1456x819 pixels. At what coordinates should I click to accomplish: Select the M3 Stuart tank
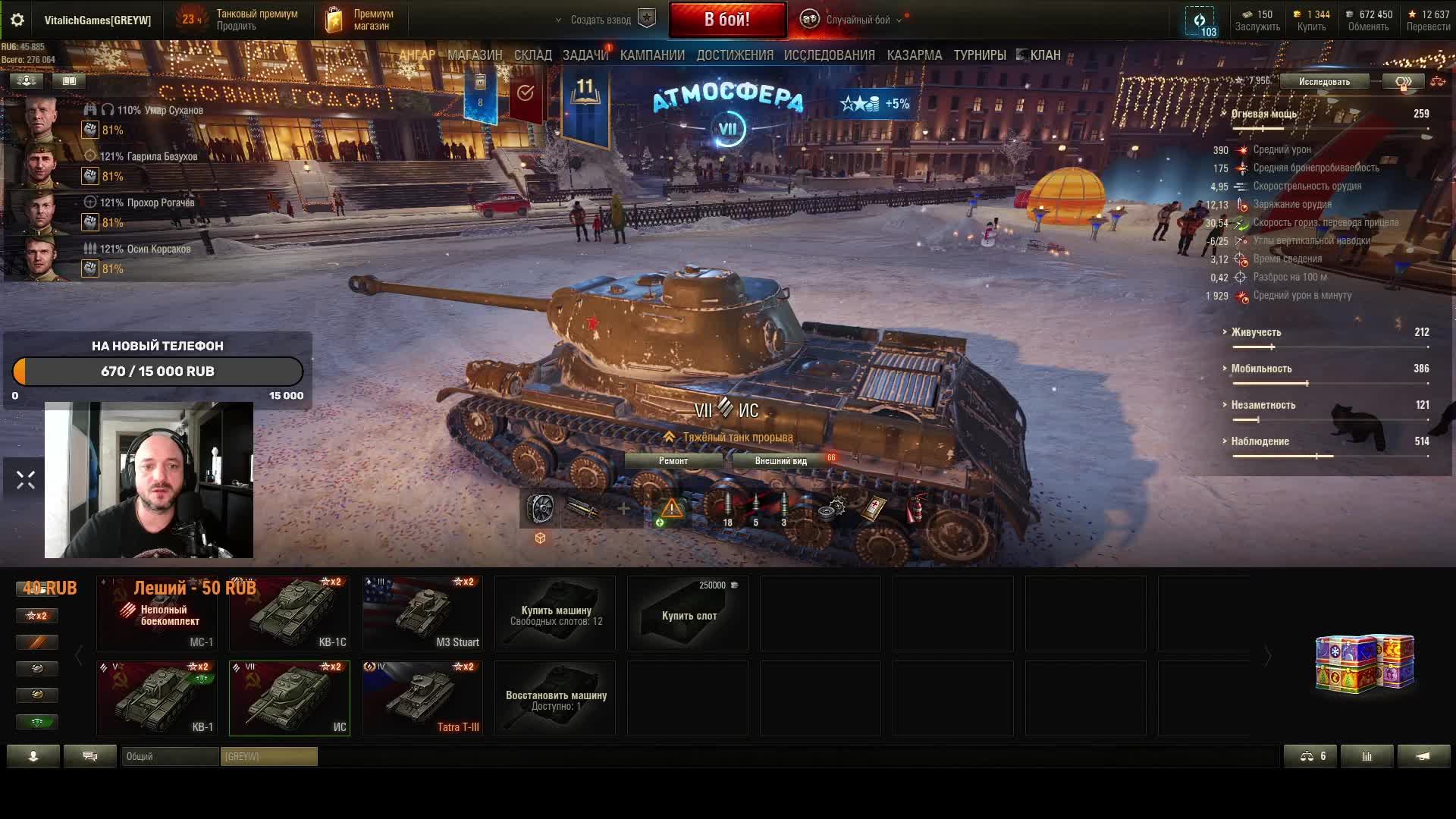tap(422, 613)
